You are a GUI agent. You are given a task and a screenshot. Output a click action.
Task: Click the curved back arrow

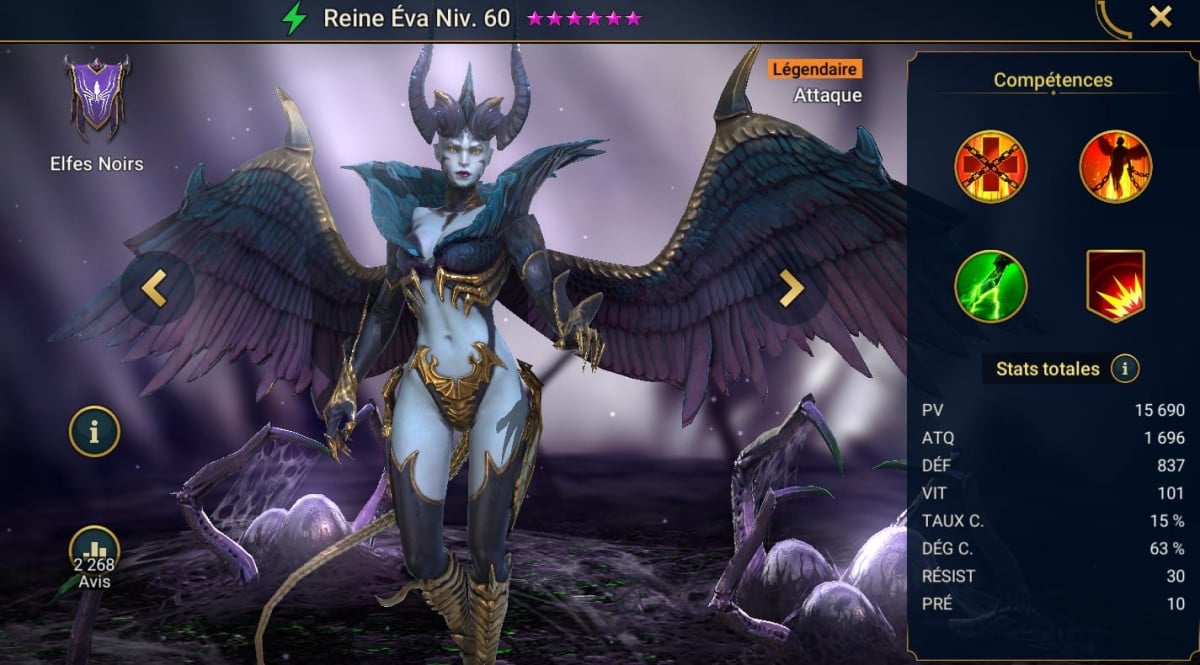coord(1111,18)
